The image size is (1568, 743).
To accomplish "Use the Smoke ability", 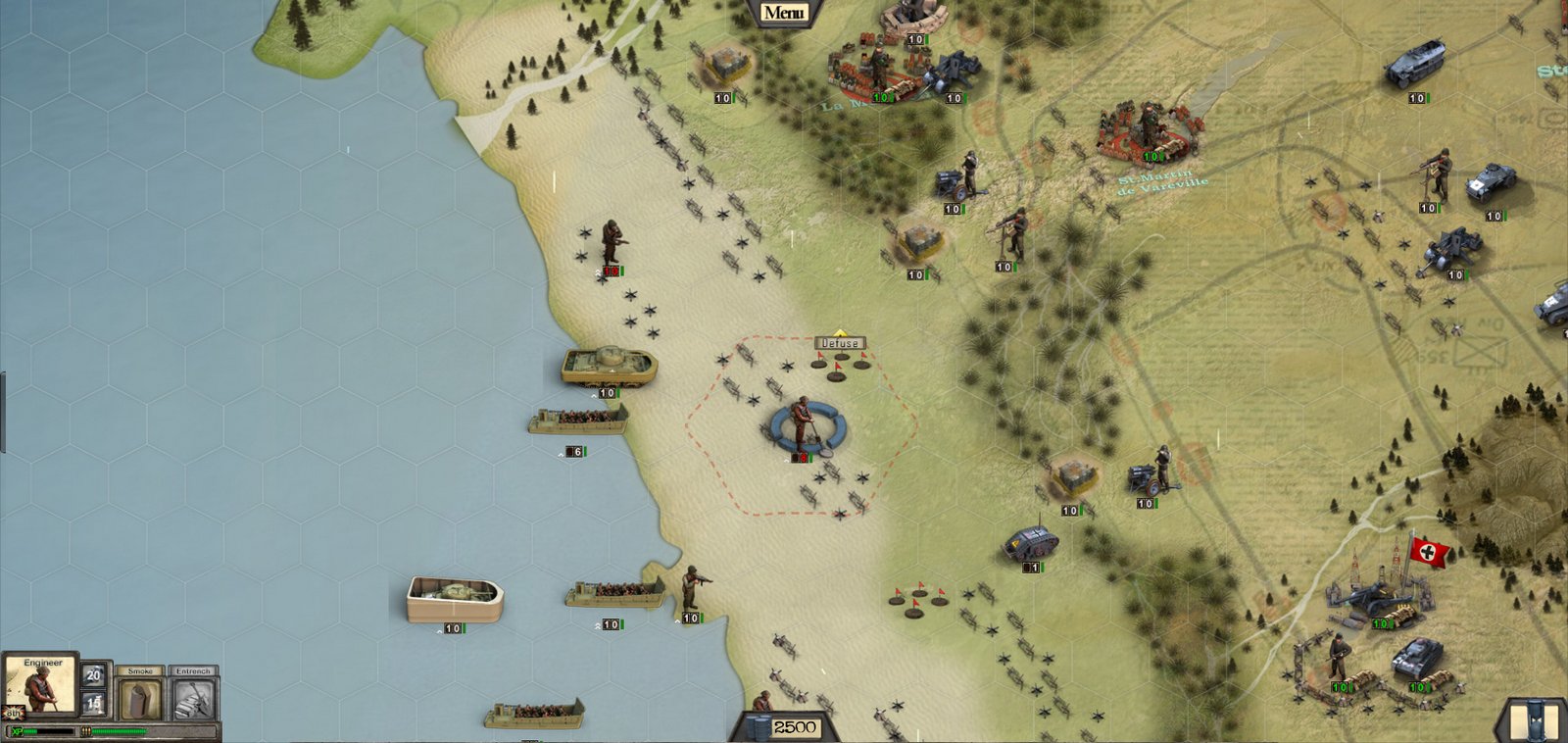I will coord(140,698).
